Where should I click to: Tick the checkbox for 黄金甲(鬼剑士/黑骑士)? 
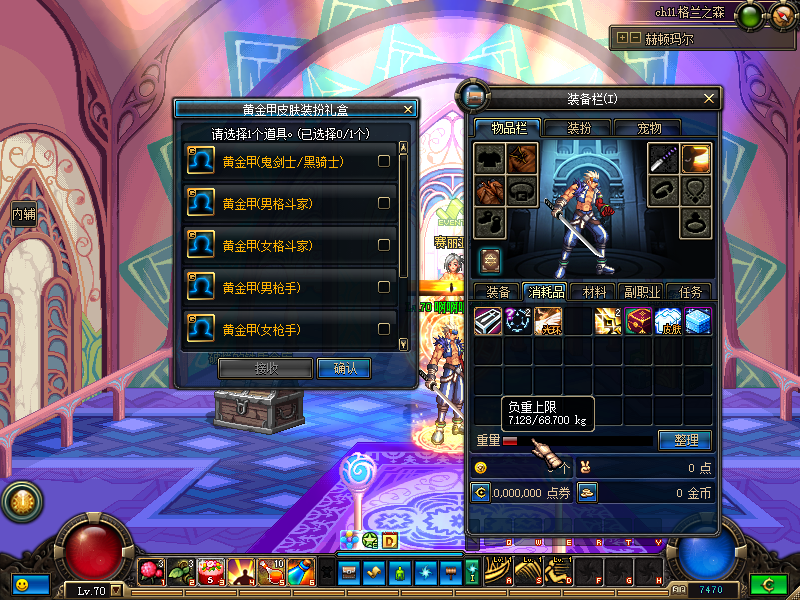pyautogui.click(x=384, y=161)
